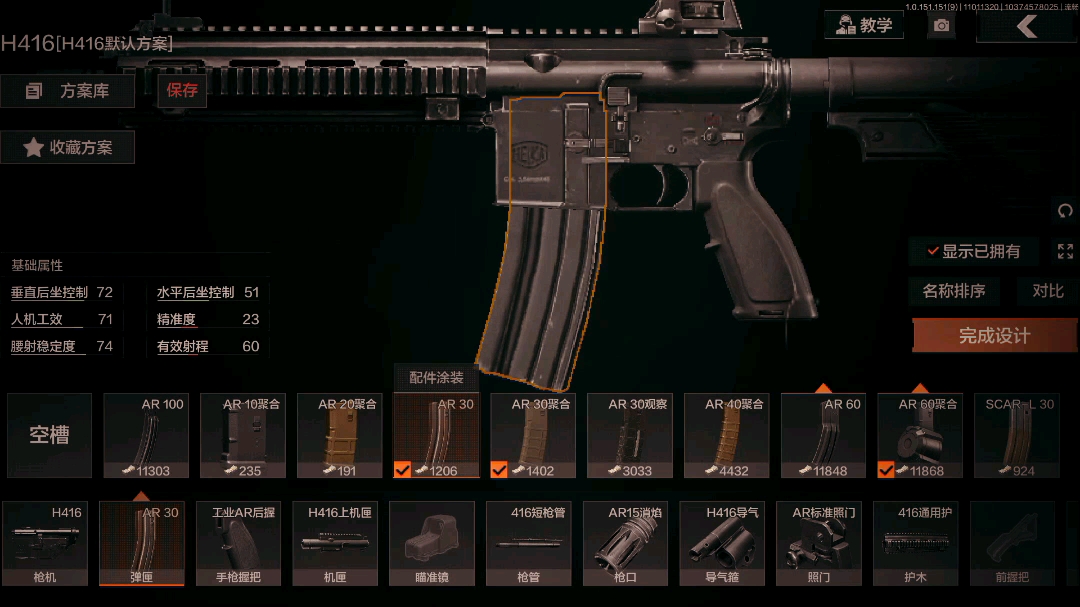Switch to the 枪机 bolt slot

[x=45, y=543]
